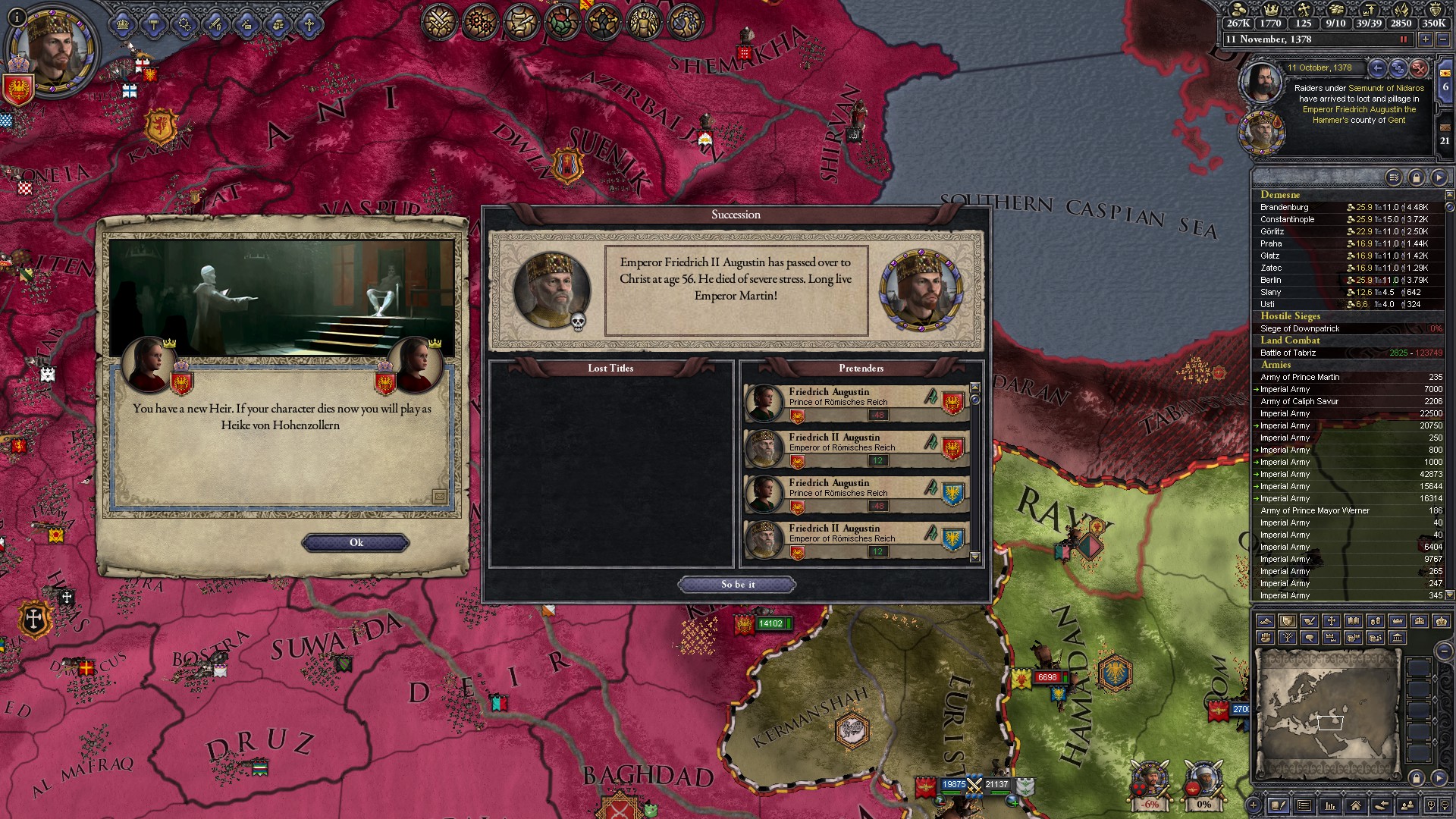This screenshot has height=819, width=1456.
Task: Select the dynasty tree map mode icon
Action: (1288, 638)
